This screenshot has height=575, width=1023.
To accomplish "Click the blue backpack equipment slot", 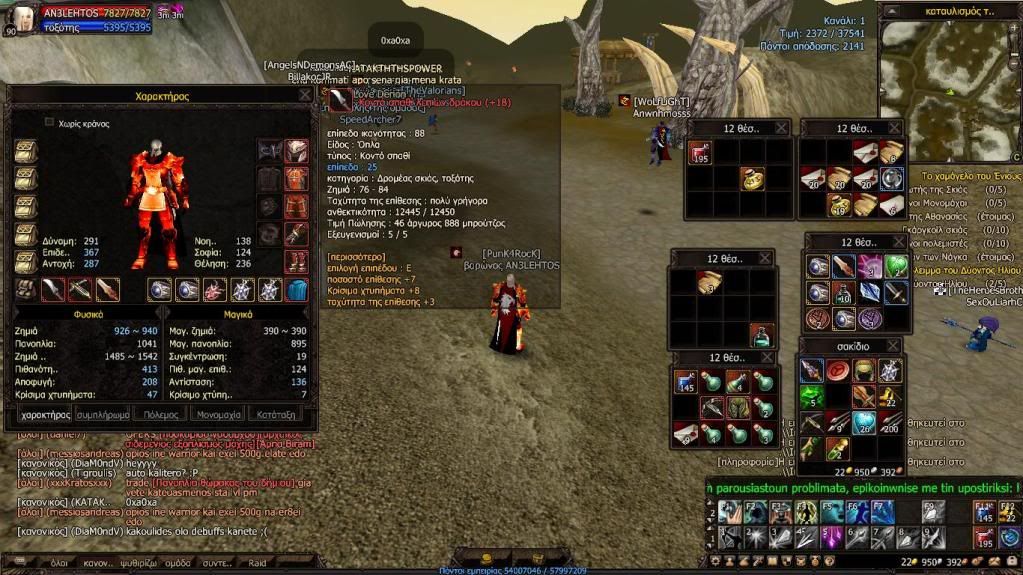I will point(297,290).
